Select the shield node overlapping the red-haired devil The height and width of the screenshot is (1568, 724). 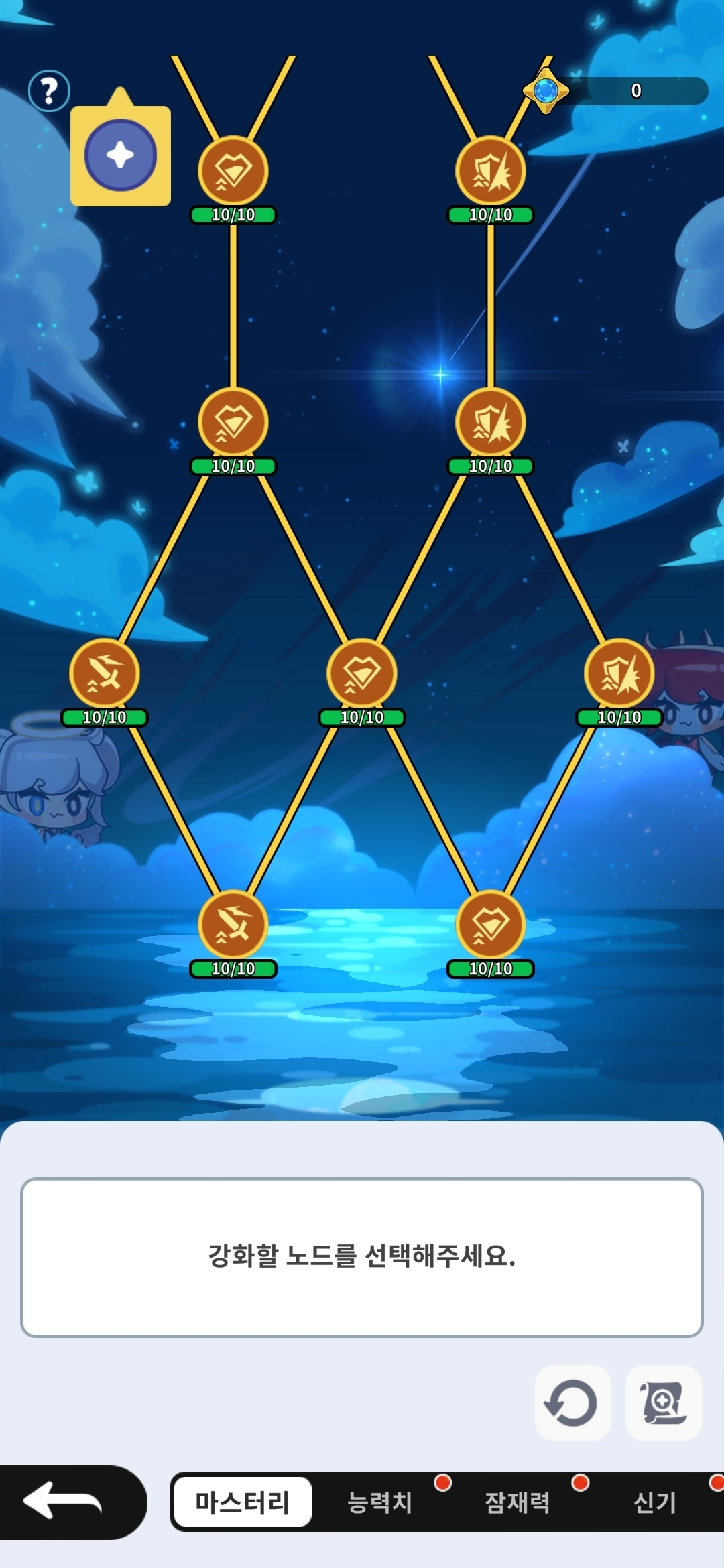(619, 673)
